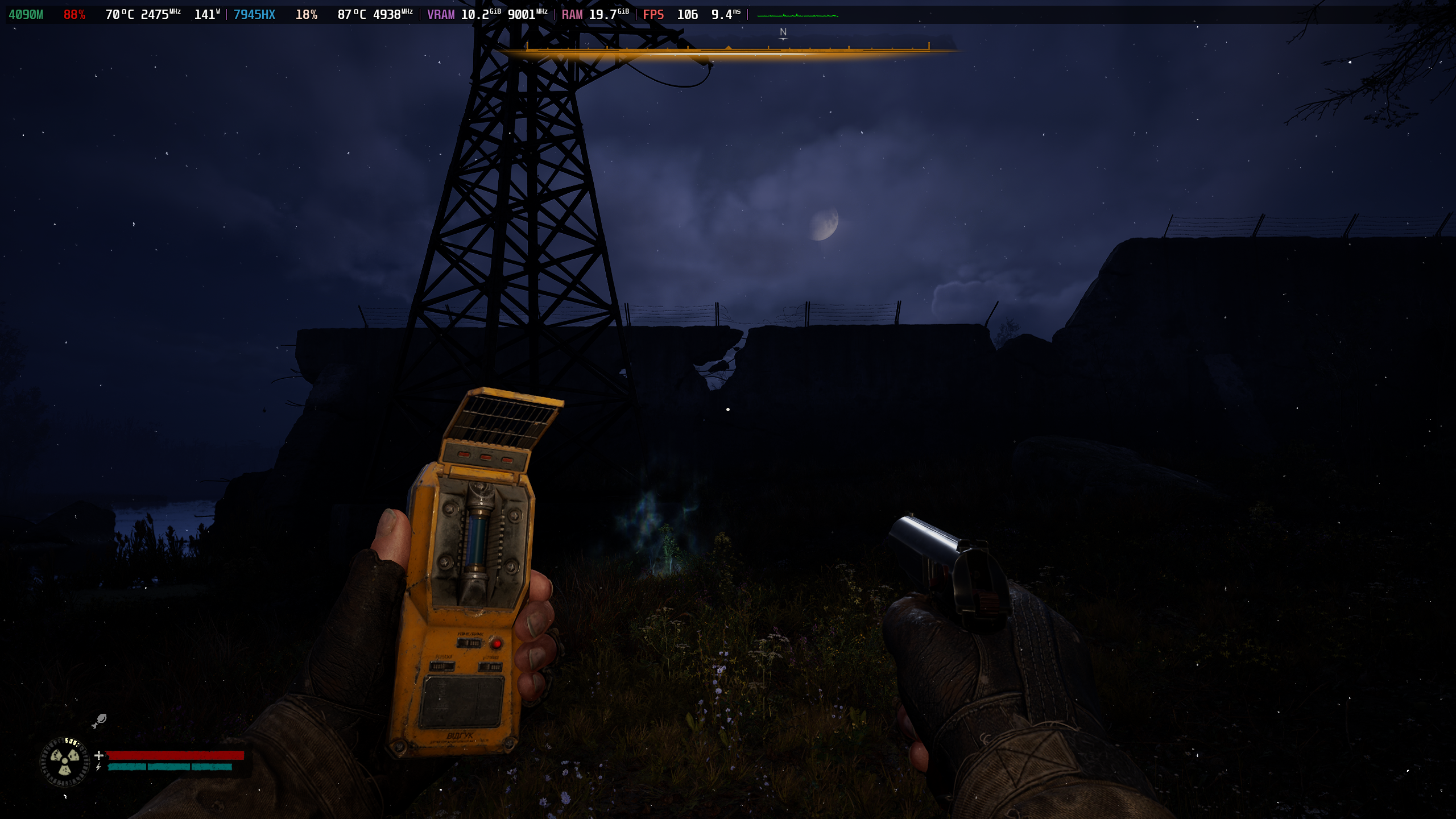Select the health cross icon beside the red bar

pyautogui.click(x=98, y=755)
